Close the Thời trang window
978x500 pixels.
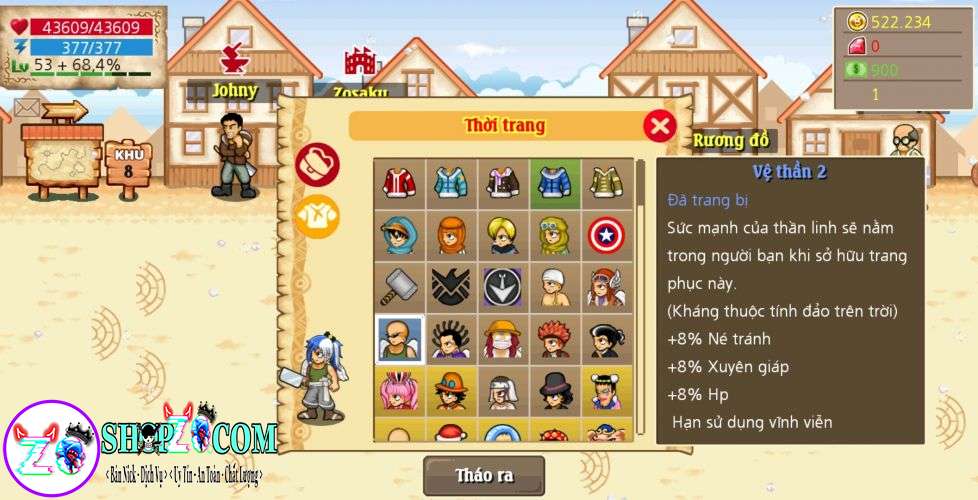click(659, 126)
